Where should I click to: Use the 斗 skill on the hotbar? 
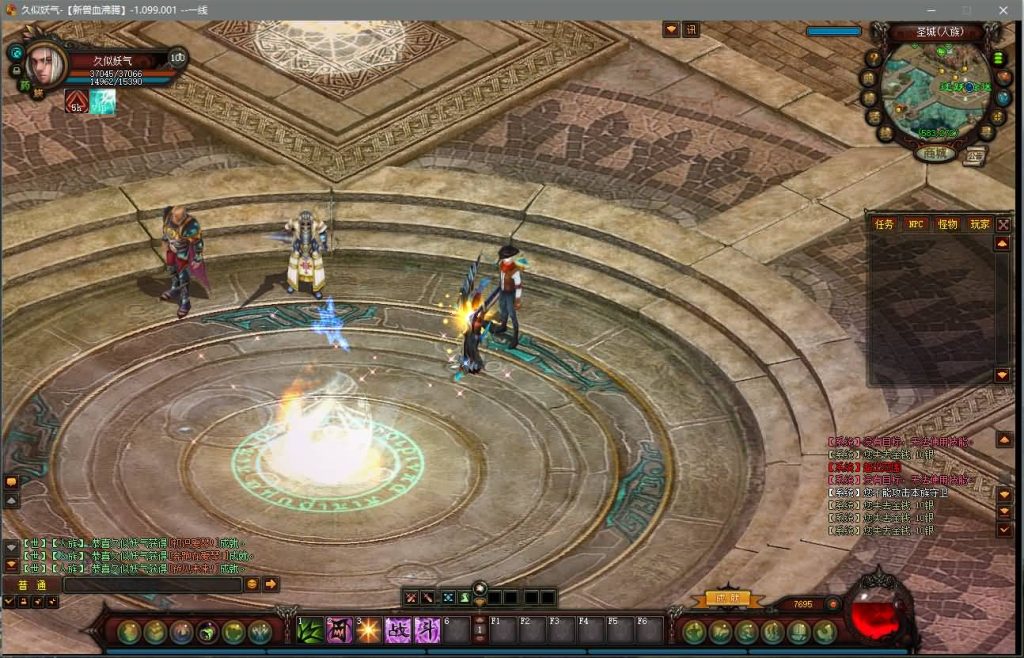[x=427, y=630]
